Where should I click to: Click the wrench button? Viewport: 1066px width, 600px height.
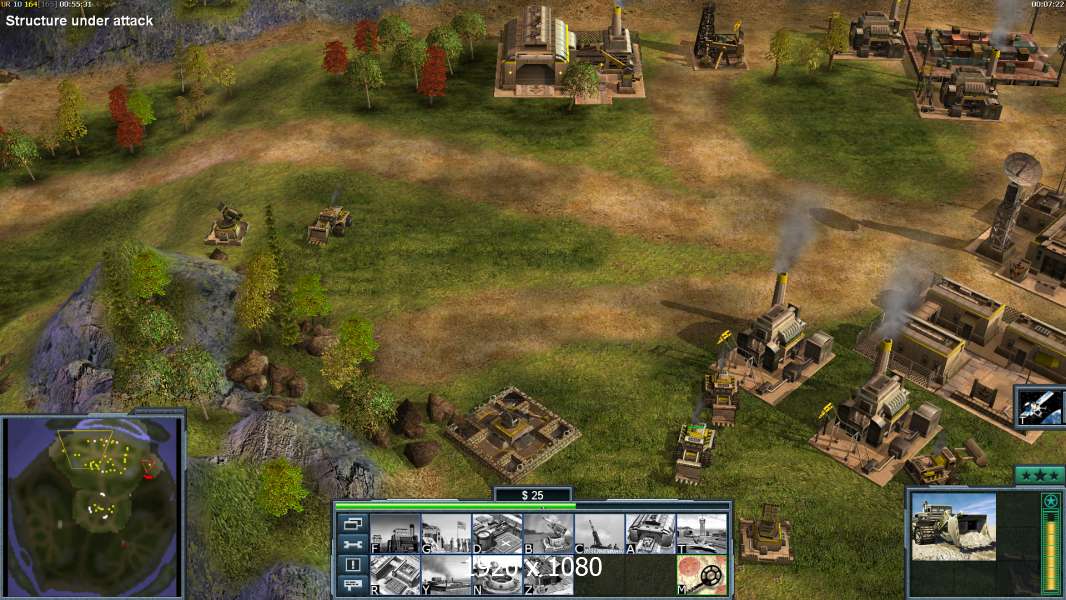[352, 544]
